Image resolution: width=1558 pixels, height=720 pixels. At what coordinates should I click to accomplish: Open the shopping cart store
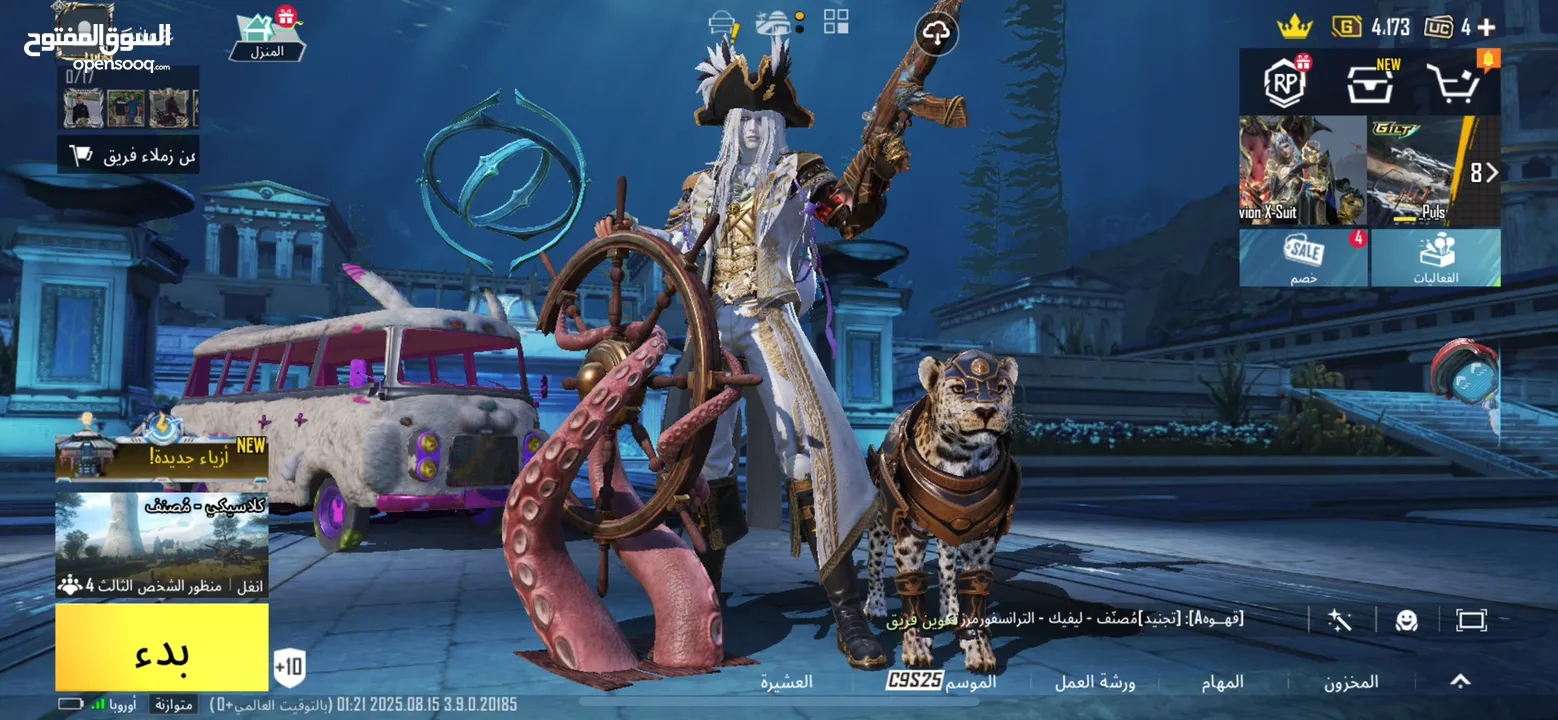pyautogui.click(x=1453, y=84)
